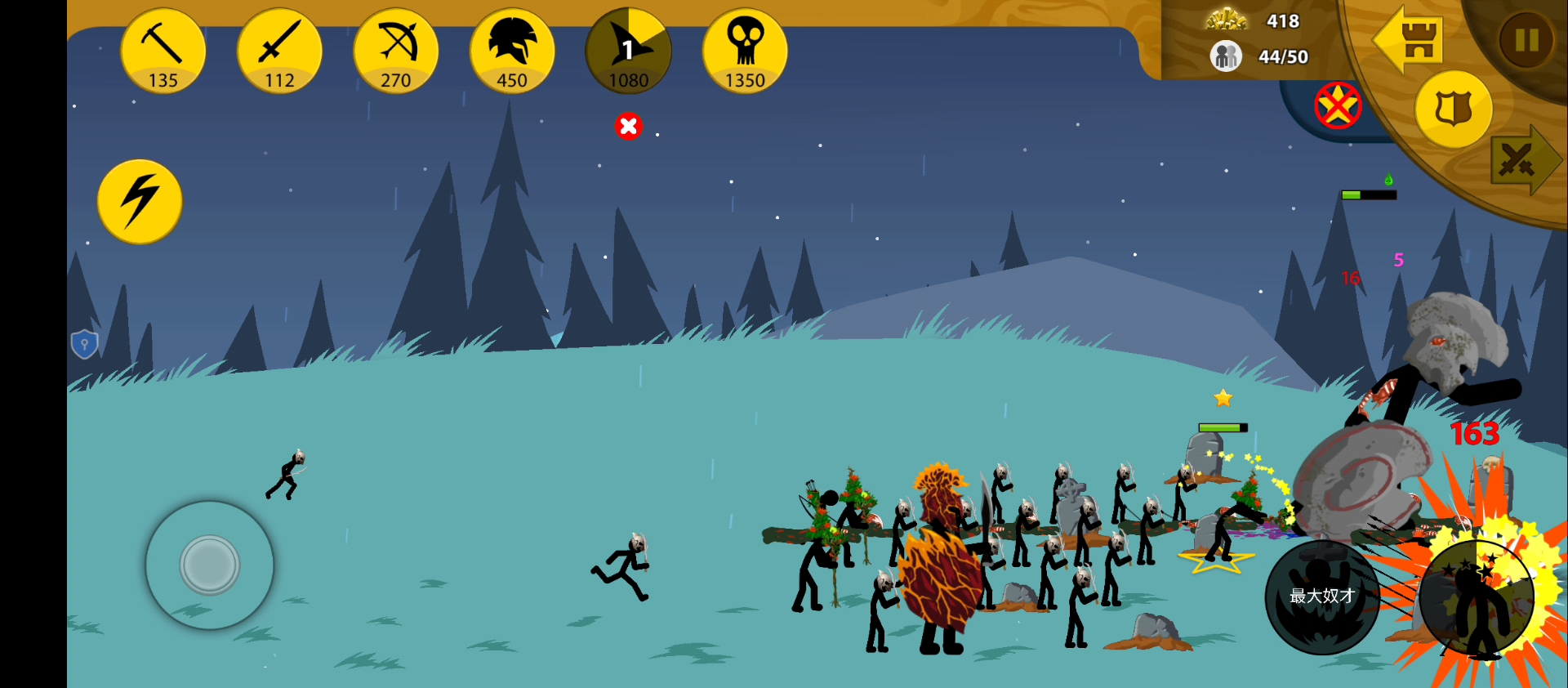1568x688 pixels.
Task: Cancel the queued unit with red X
Action: point(628,126)
